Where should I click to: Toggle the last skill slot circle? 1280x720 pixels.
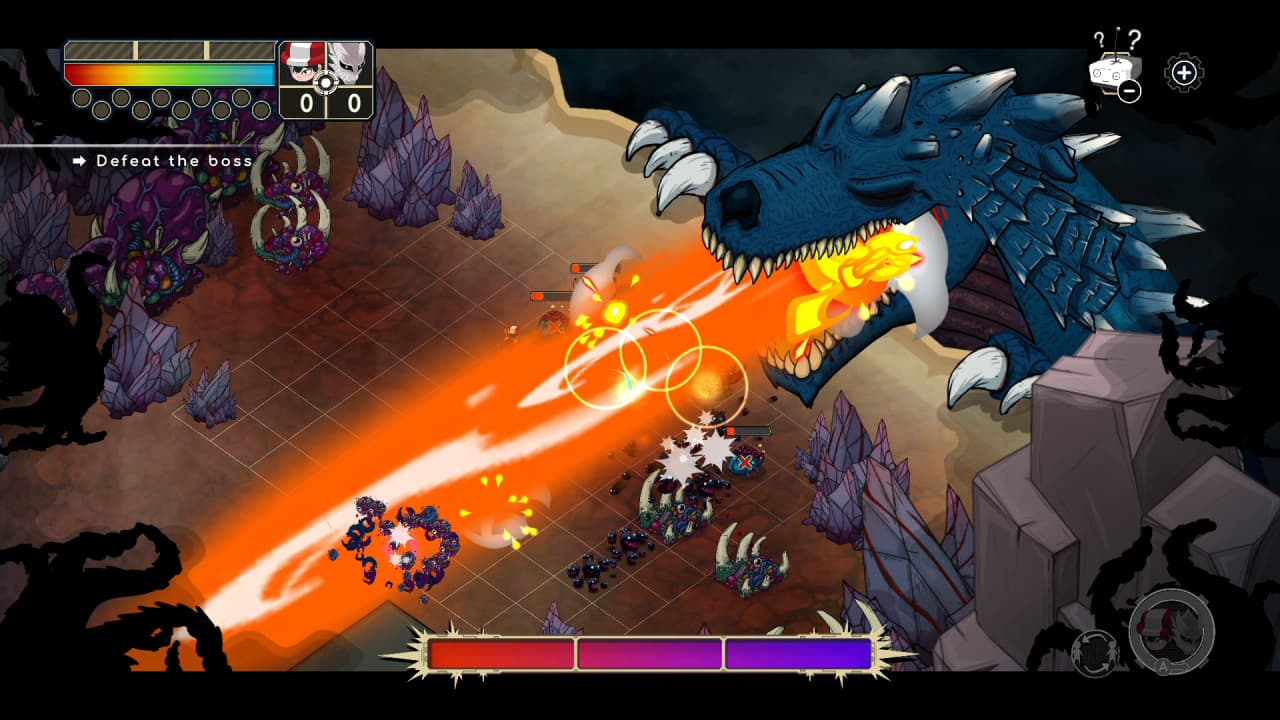pos(262,110)
